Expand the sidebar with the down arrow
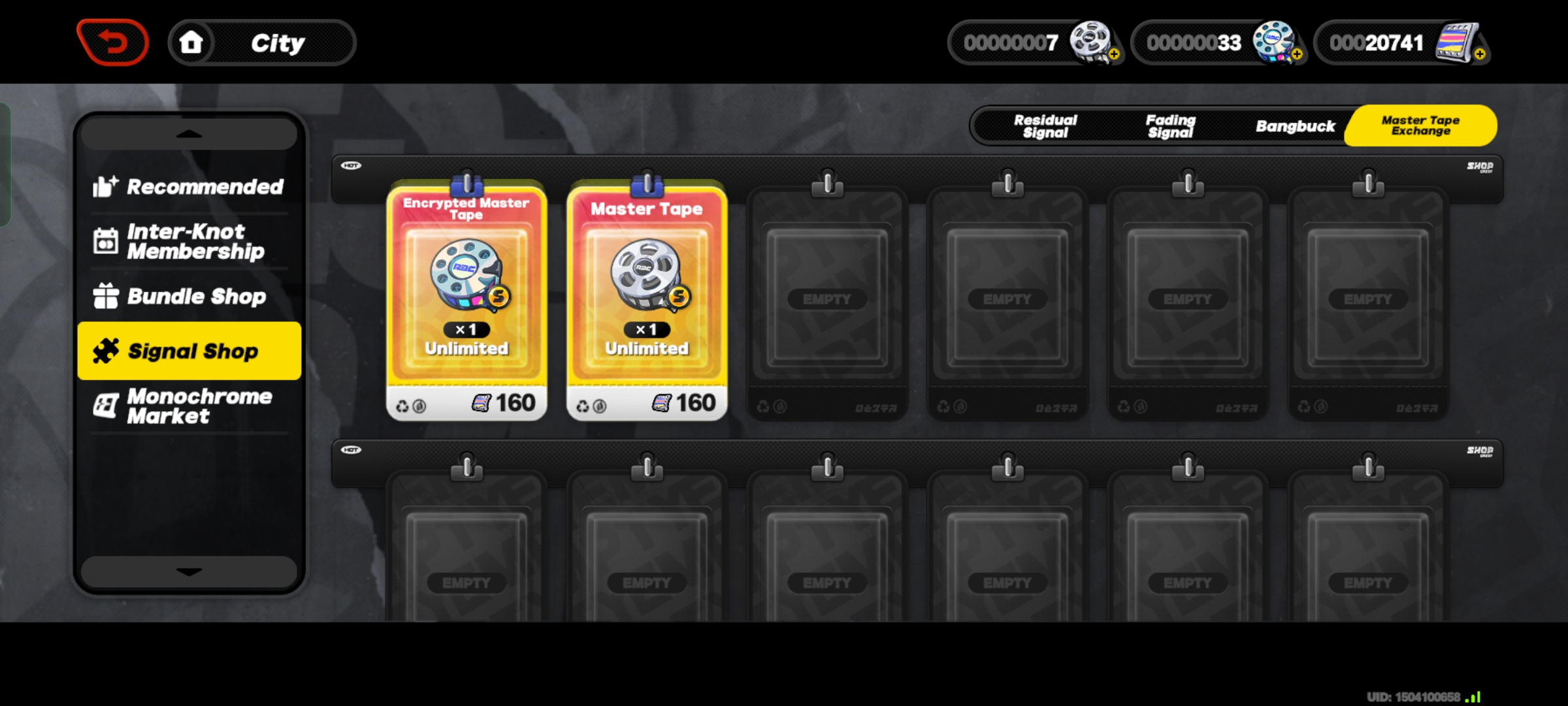1568x706 pixels. click(189, 571)
